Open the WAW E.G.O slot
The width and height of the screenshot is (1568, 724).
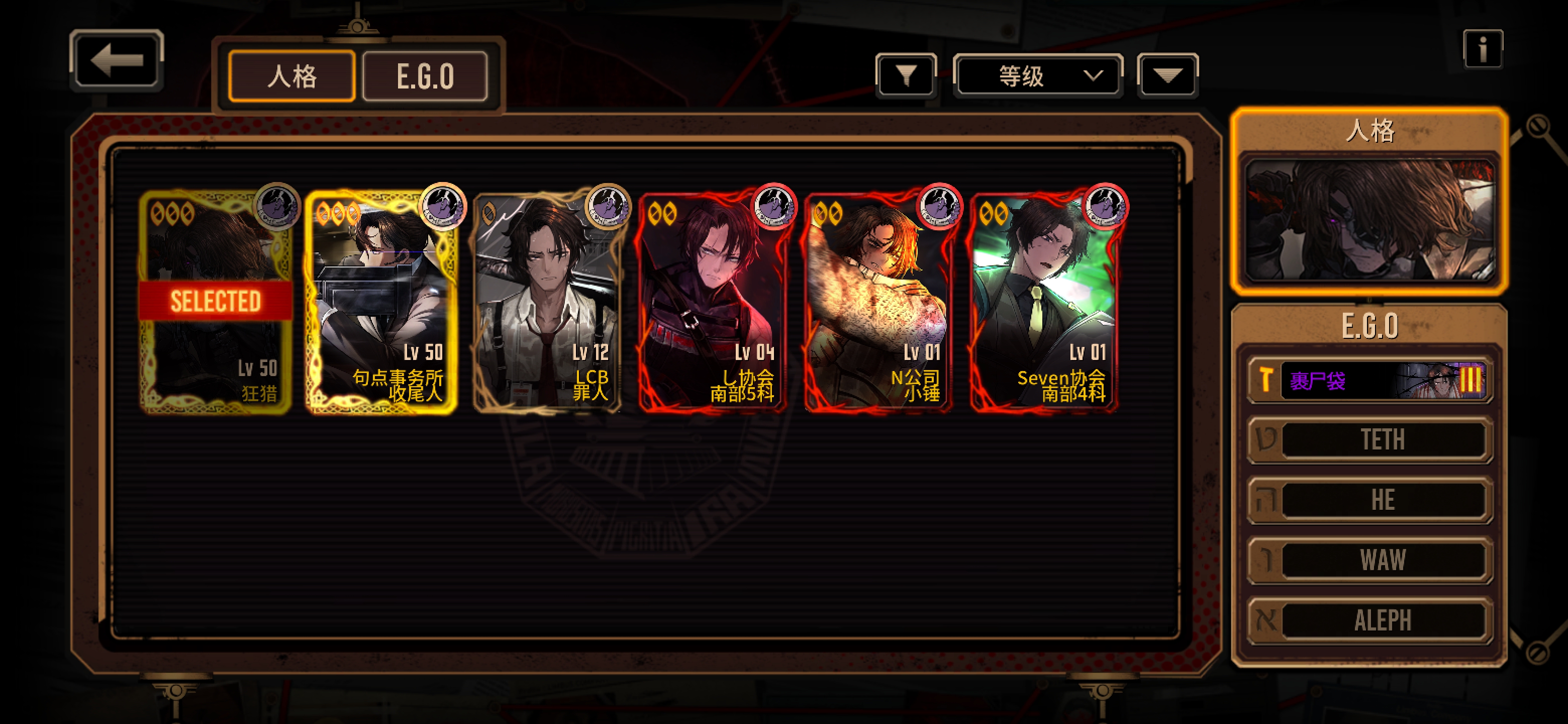[x=1369, y=560]
